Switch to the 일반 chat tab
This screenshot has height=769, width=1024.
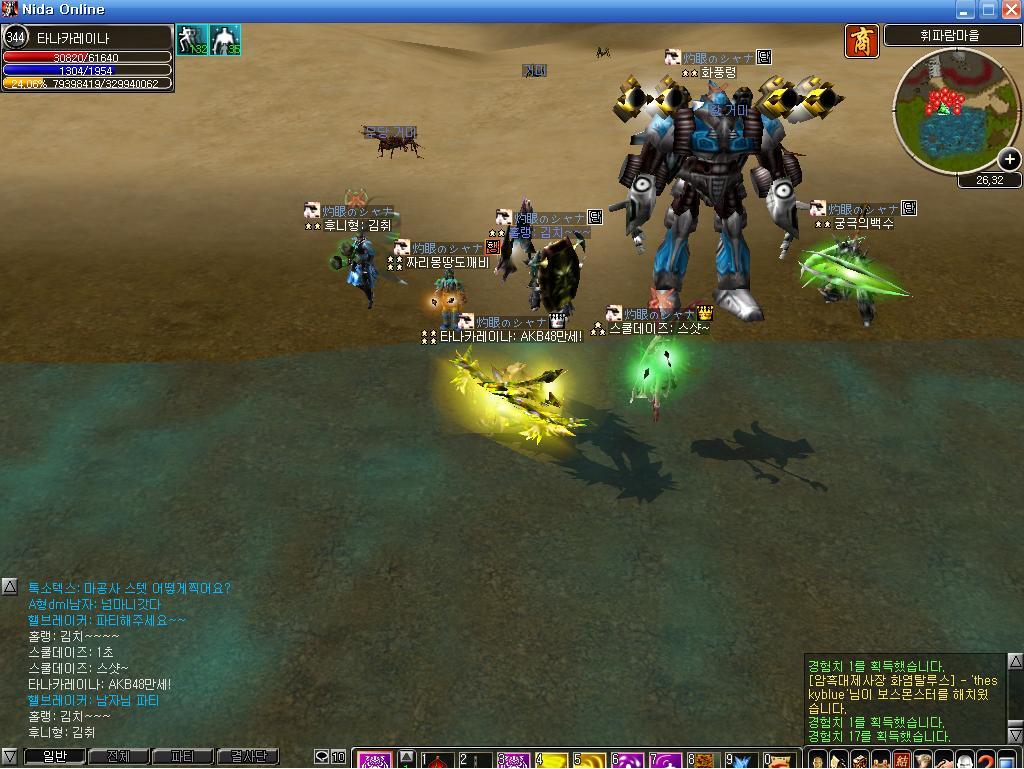click(x=54, y=757)
